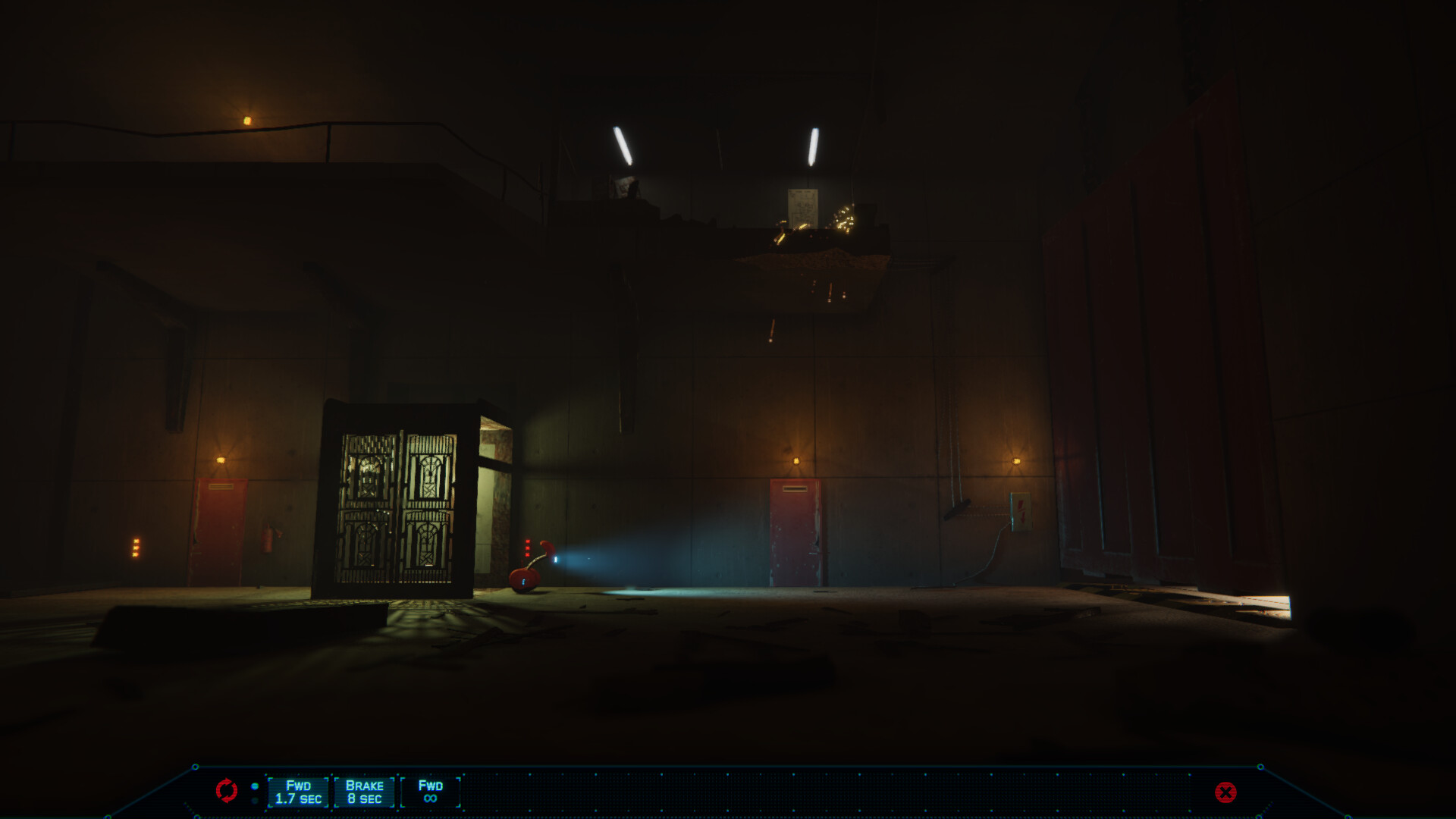Select the red wheeled robot character
The image size is (1456, 819).
click(x=527, y=573)
